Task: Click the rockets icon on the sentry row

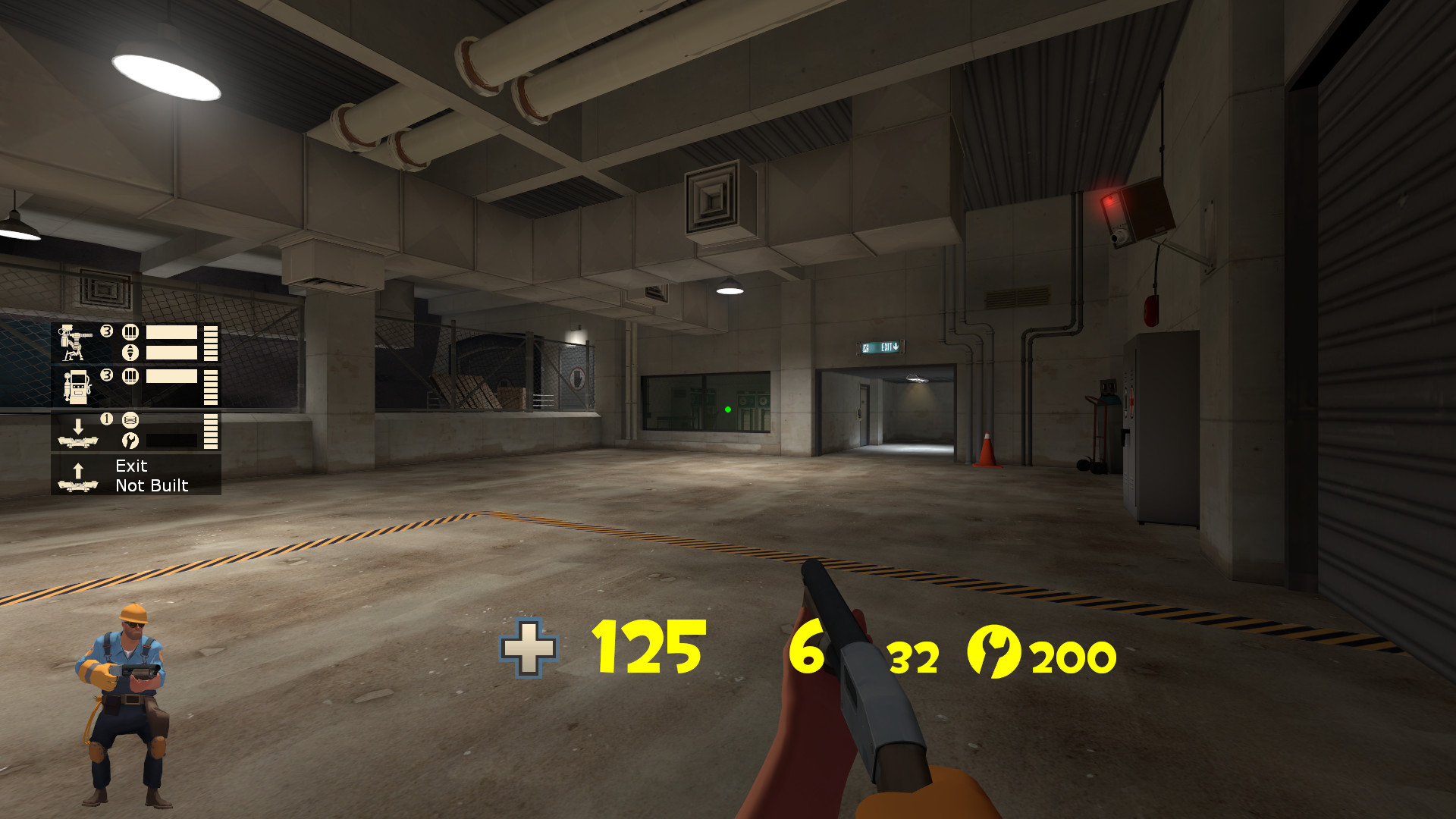Action: click(x=130, y=352)
